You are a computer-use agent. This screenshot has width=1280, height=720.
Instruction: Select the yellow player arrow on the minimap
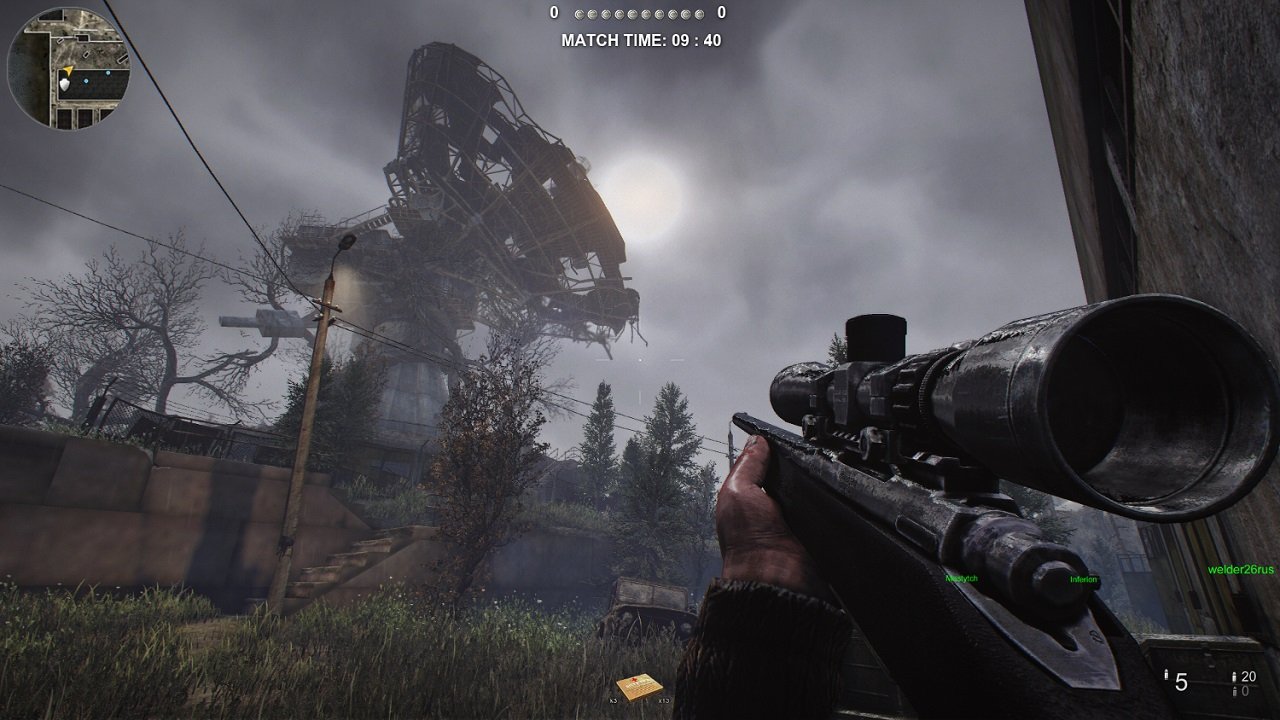coord(68,71)
